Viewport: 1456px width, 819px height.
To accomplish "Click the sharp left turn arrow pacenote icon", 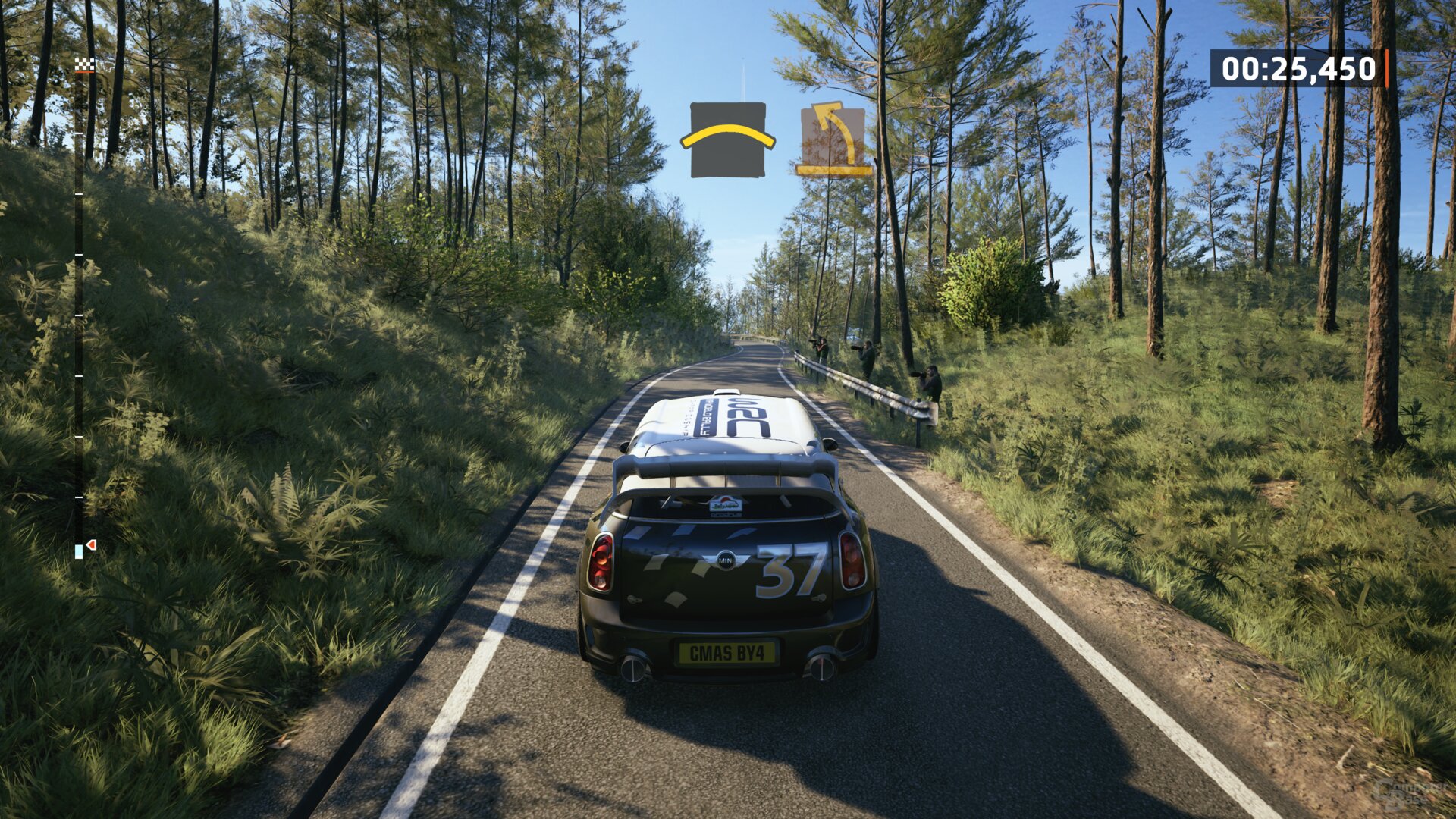I will 834,139.
